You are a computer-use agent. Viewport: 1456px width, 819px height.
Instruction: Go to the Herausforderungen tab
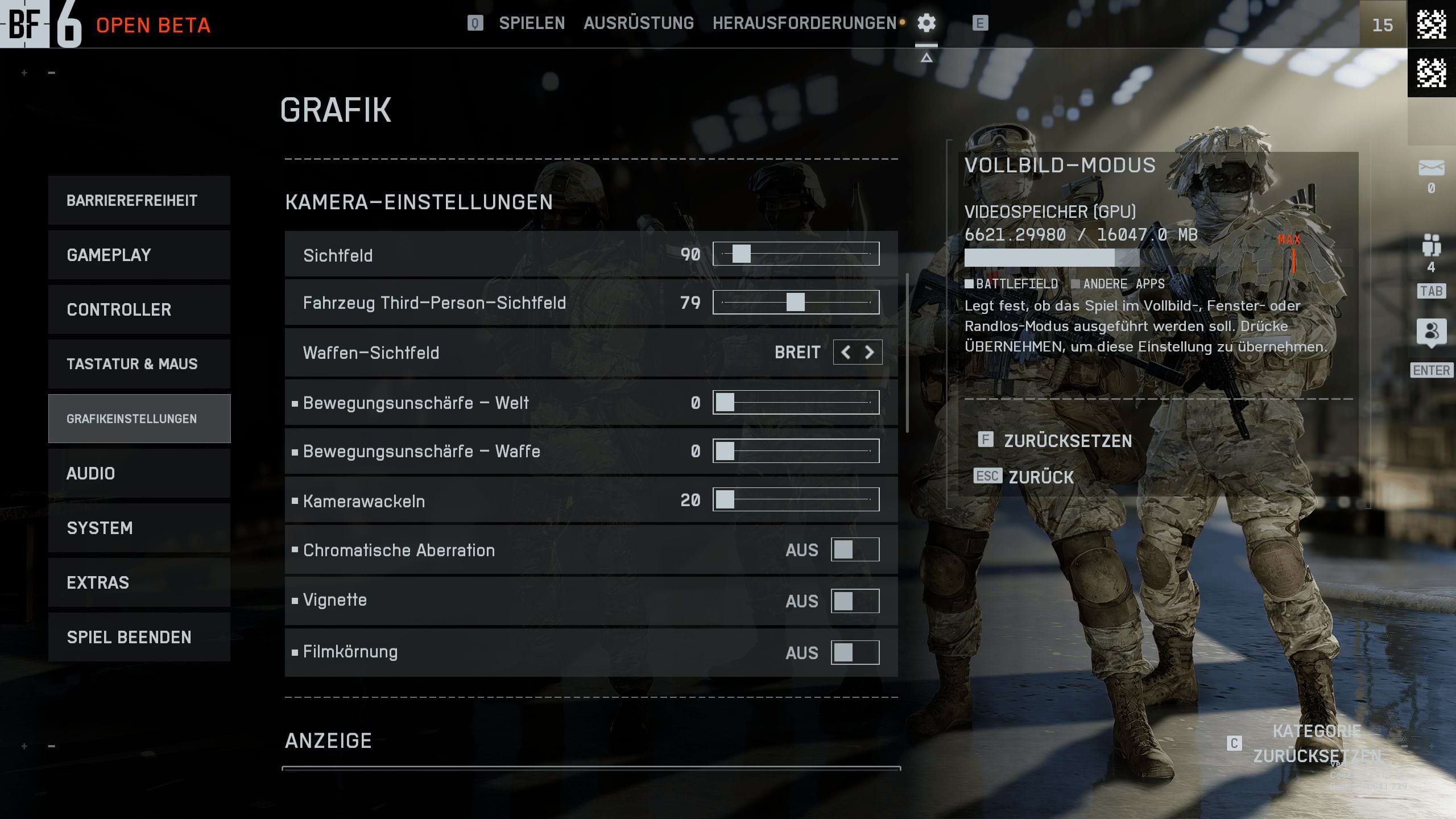804,23
